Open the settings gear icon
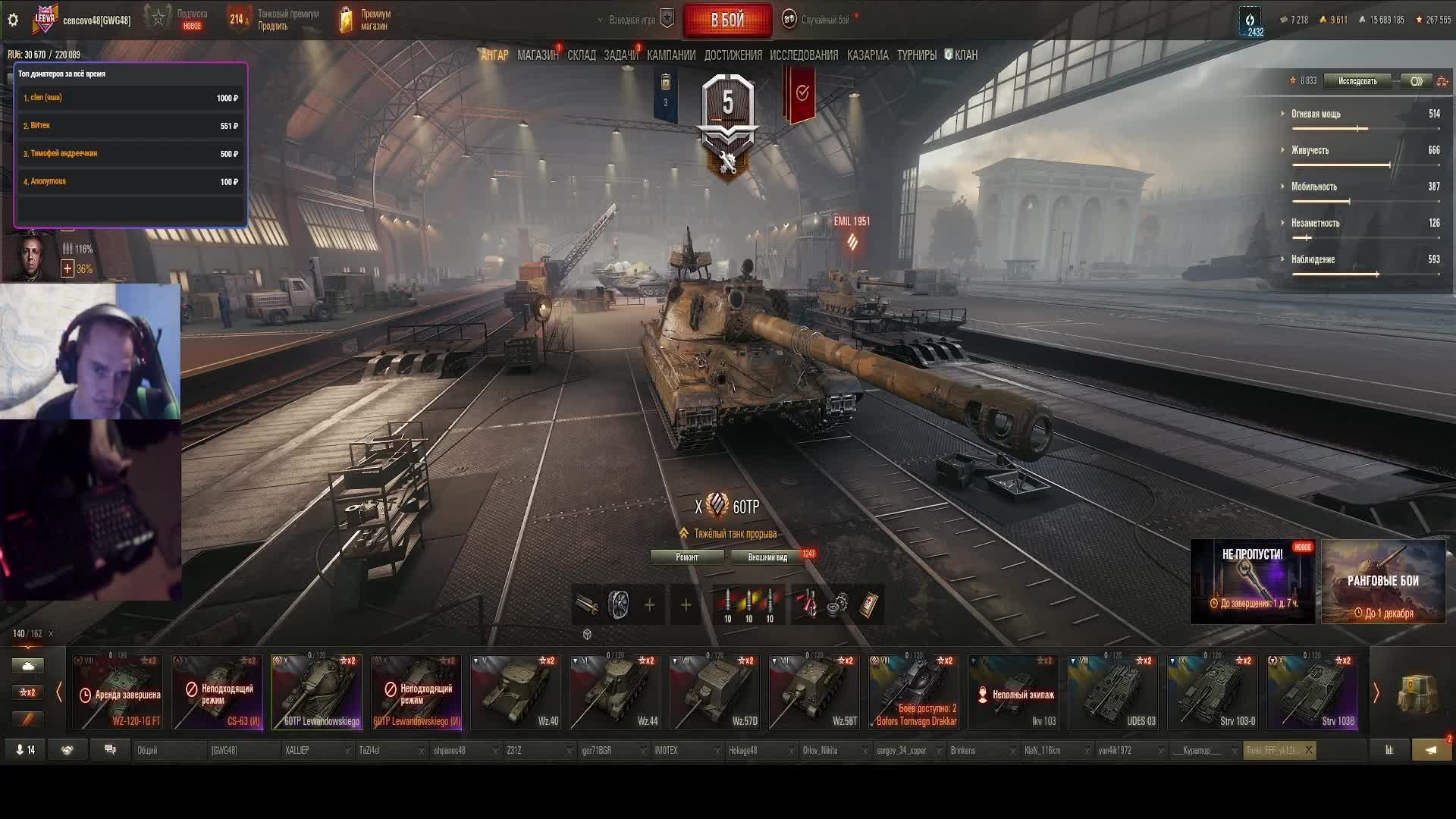Viewport: 1456px width, 819px height. click(x=13, y=20)
